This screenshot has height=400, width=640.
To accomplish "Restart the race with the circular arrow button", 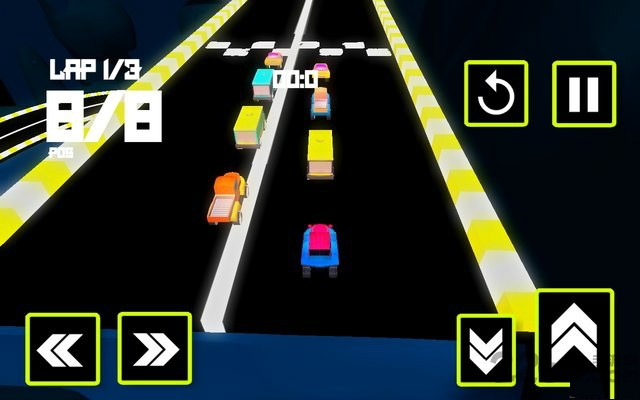I will (x=495, y=93).
